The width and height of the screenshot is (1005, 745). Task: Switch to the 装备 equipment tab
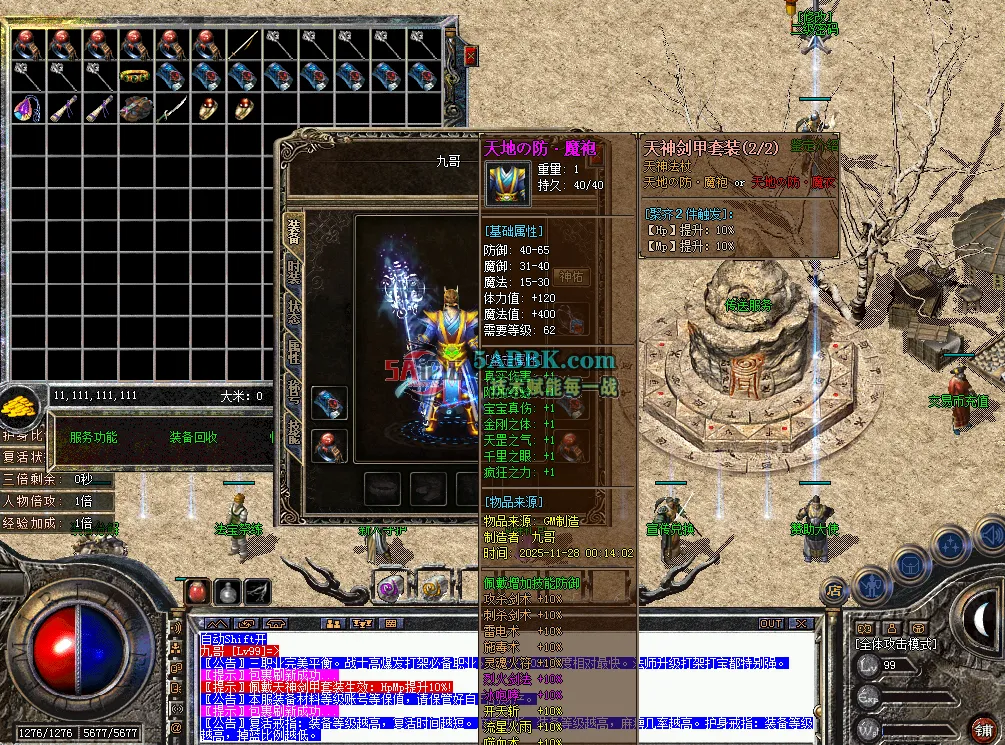point(293,227)
